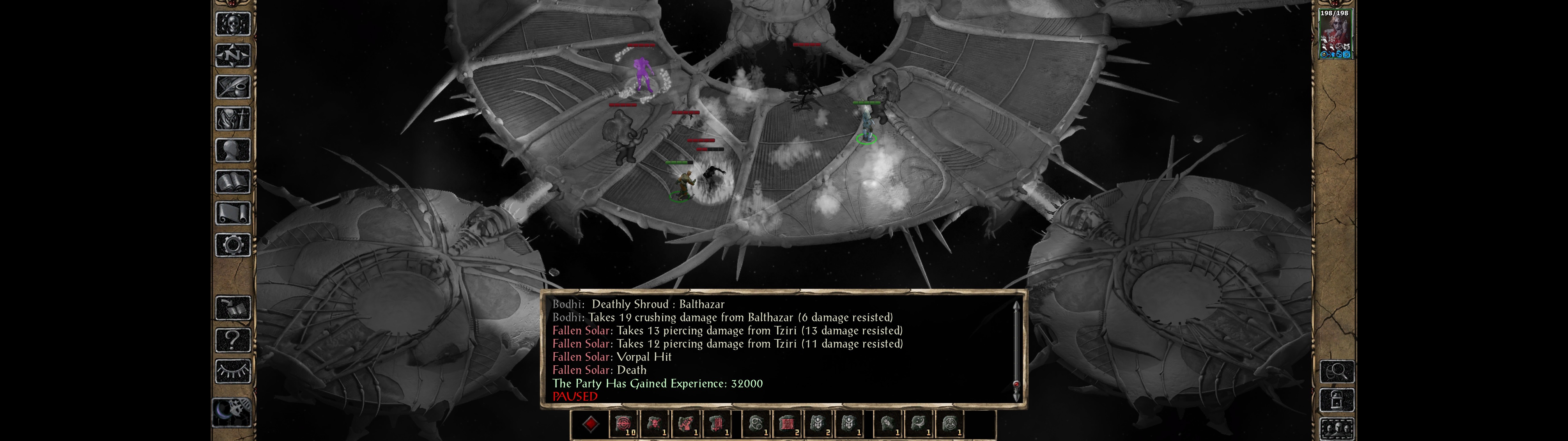Click the book with question mark icon
Viewport: 1568px width, 441px height.
[232, 308]
